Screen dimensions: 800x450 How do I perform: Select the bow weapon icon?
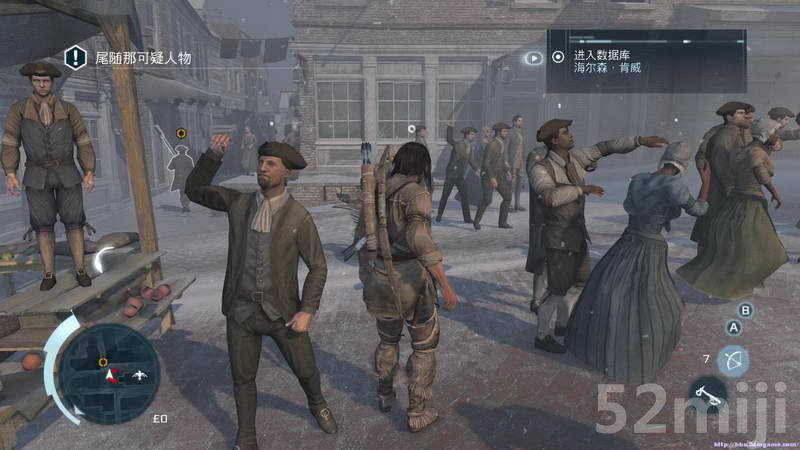coord(733,360)
